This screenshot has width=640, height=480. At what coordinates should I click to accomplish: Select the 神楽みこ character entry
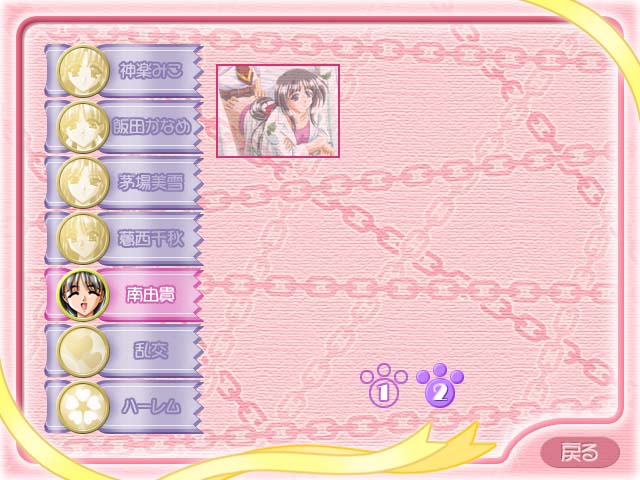click(x=125, y=70)
